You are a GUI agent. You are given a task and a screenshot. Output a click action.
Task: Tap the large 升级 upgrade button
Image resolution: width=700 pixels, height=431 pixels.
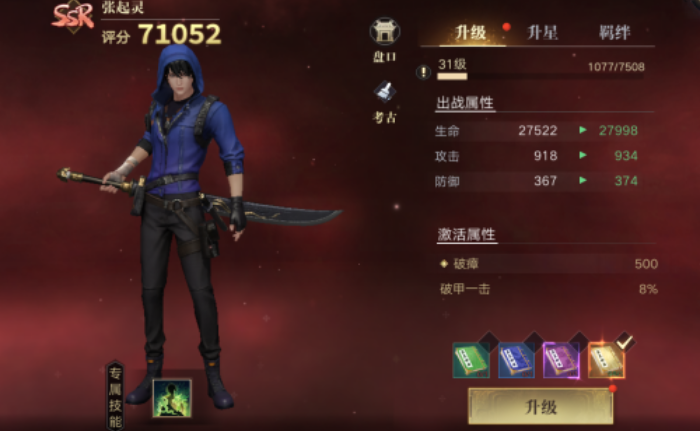[x=540, y=407]
